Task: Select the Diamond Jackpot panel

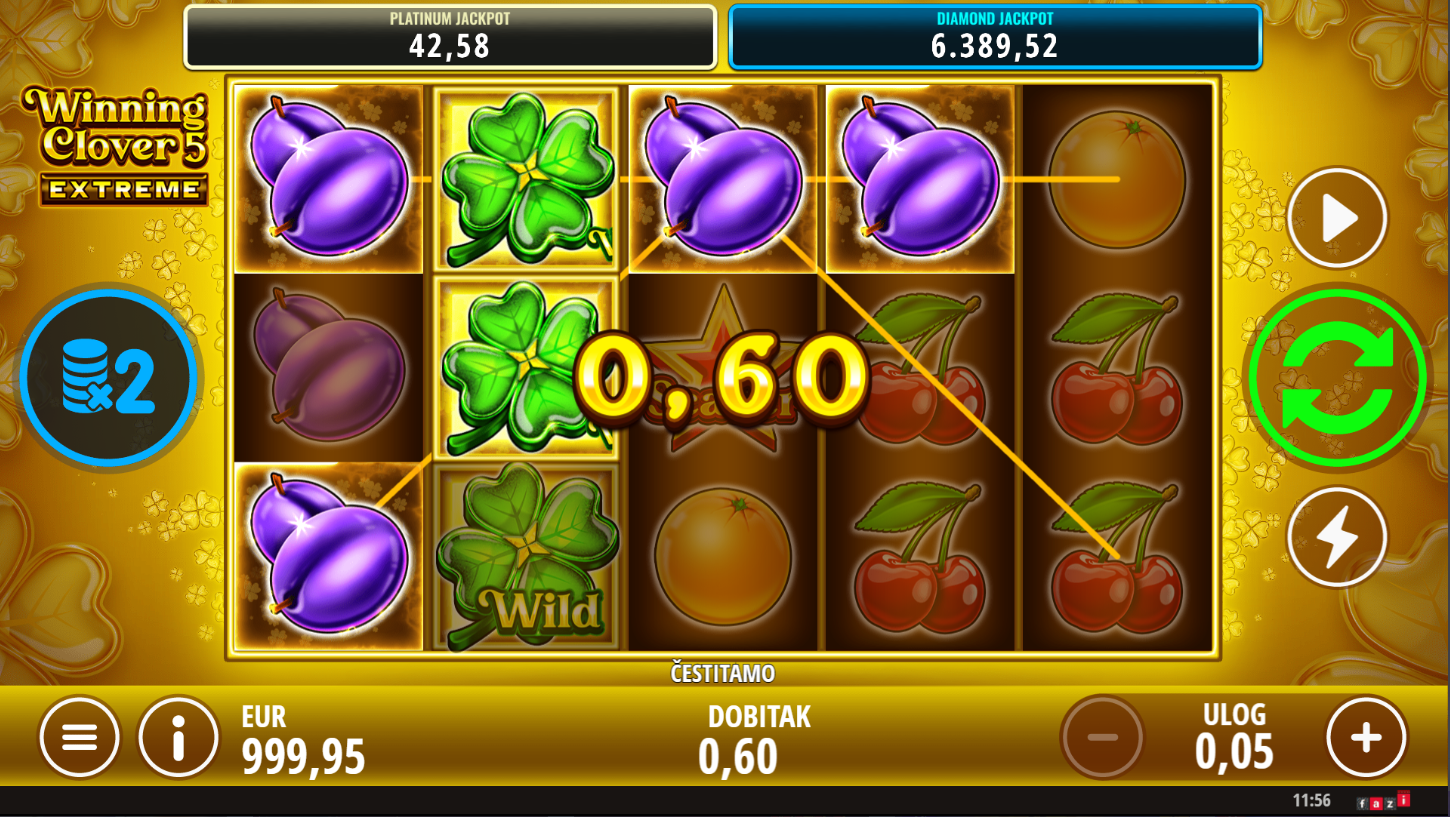Action: (994, 37)
